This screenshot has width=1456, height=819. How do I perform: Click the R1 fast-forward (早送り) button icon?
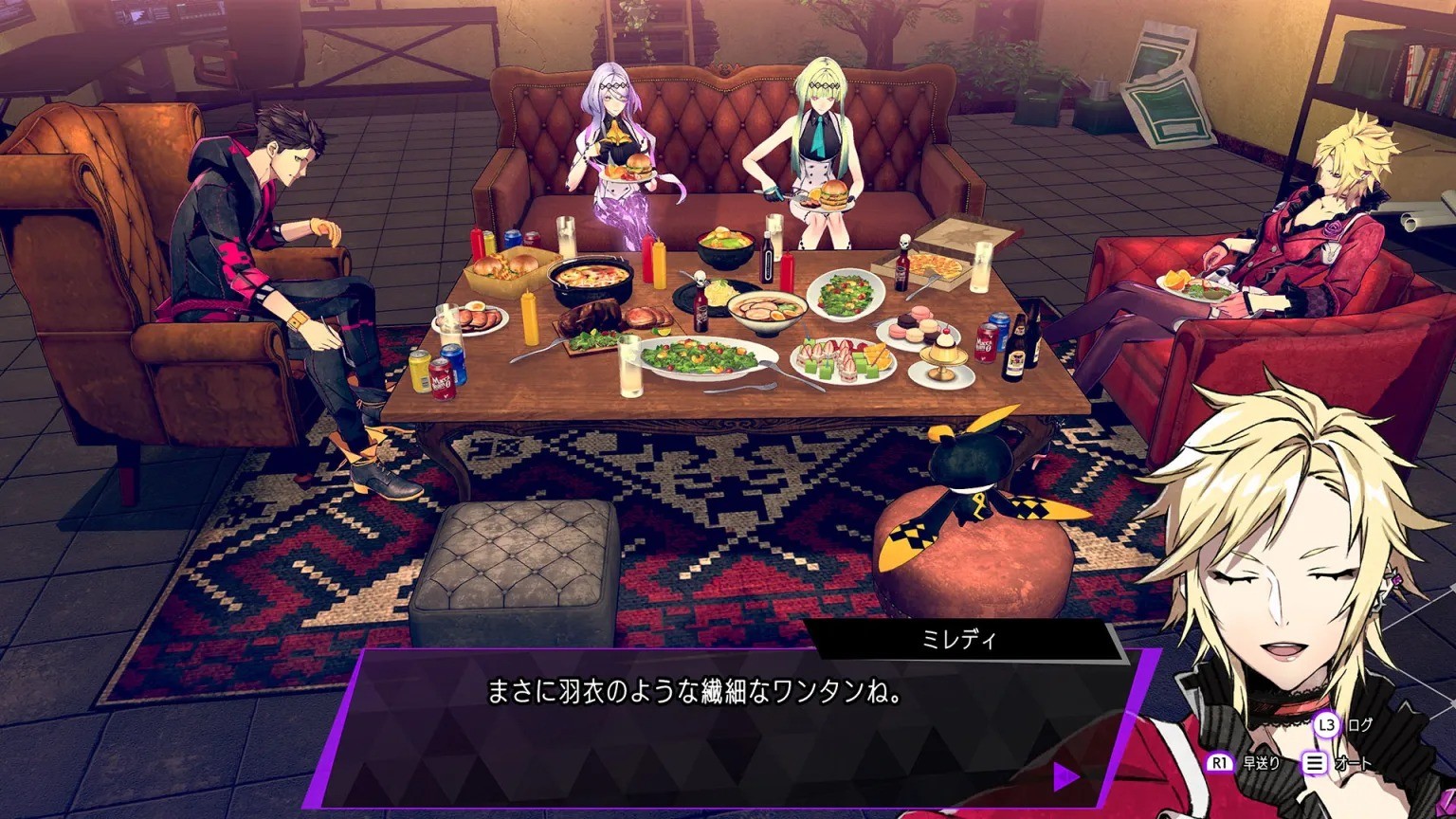click(x=1220, y=761)
